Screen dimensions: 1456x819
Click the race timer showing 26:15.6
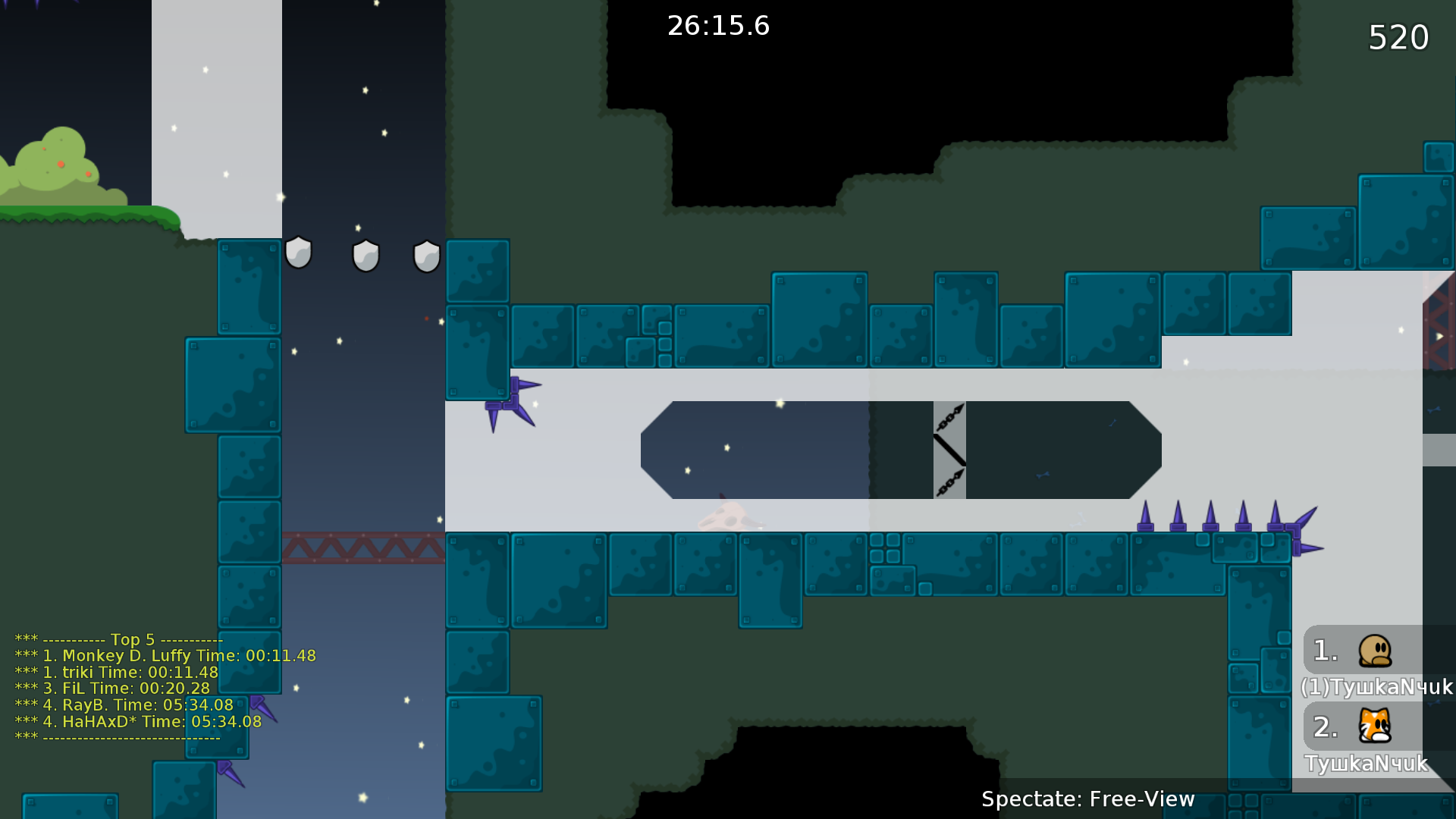coord(717,26)
